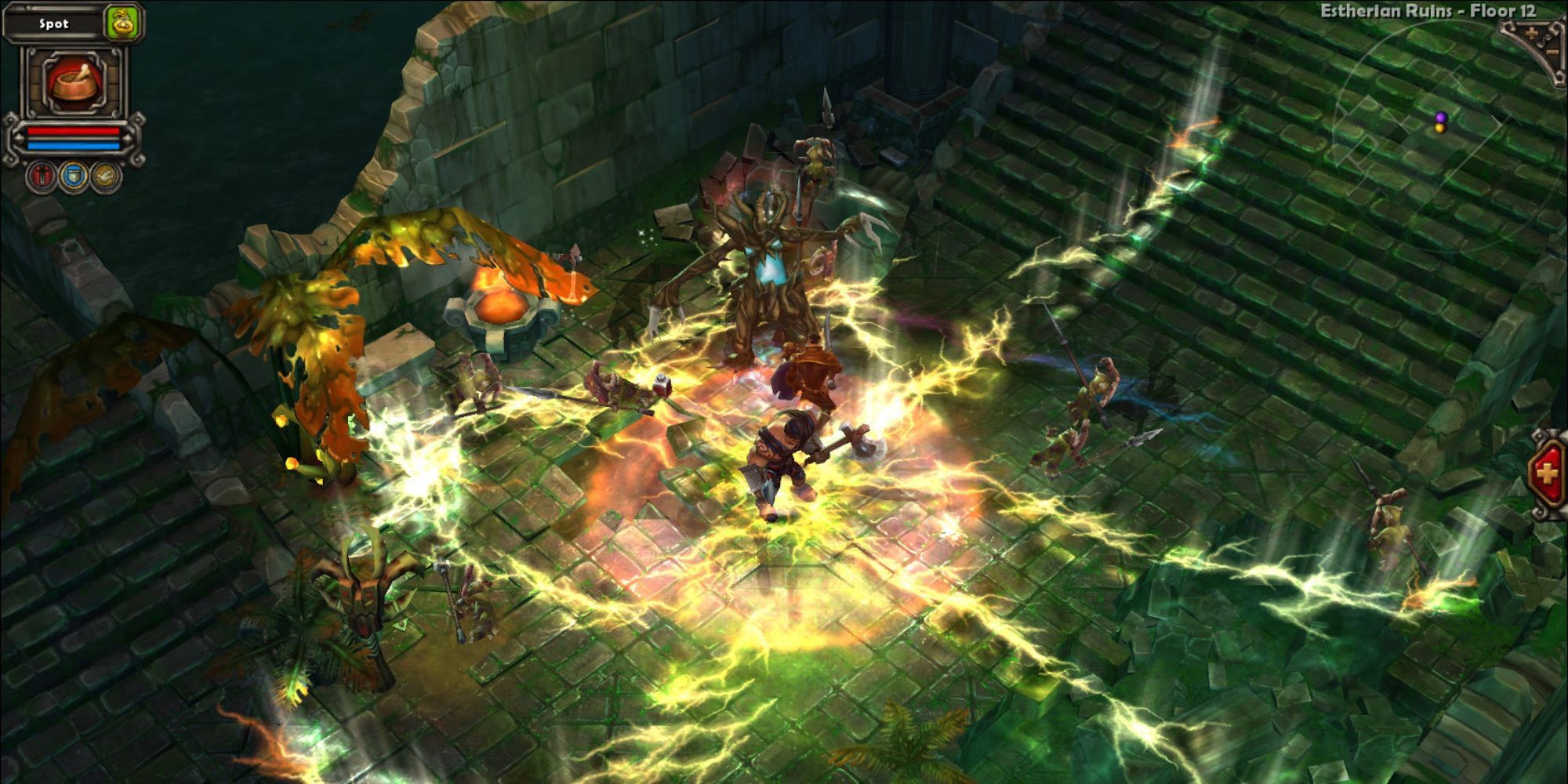1568x784 pixels.
Task: Open the pet inventory bag icon
Action: (x=122, y=22)
